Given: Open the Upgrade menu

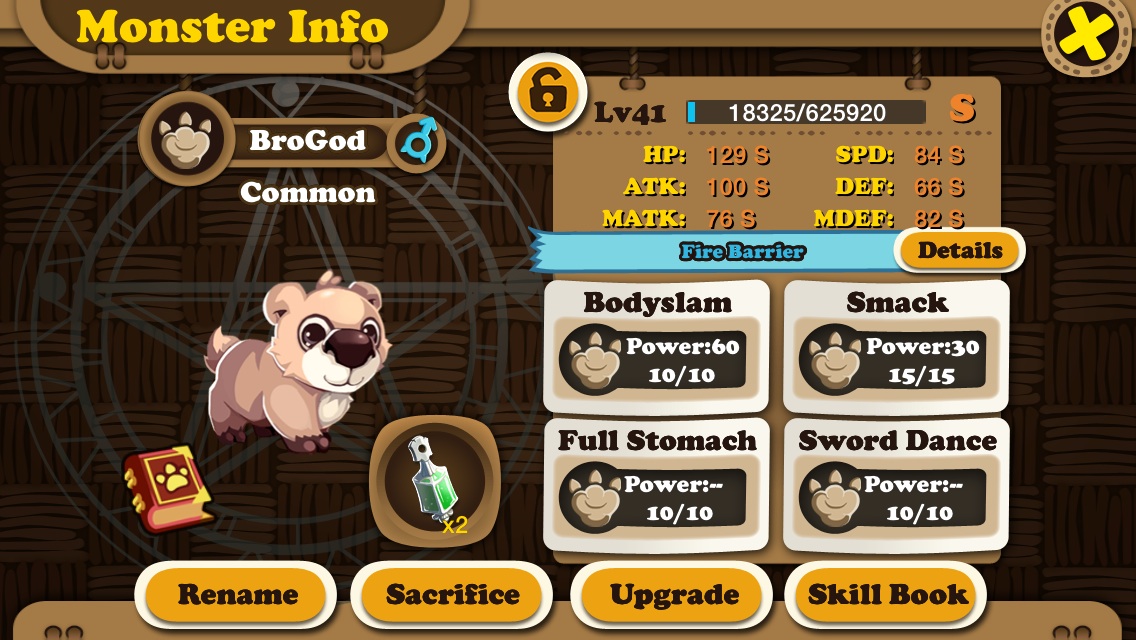Looking at the screenshot, I should (674, 595).
